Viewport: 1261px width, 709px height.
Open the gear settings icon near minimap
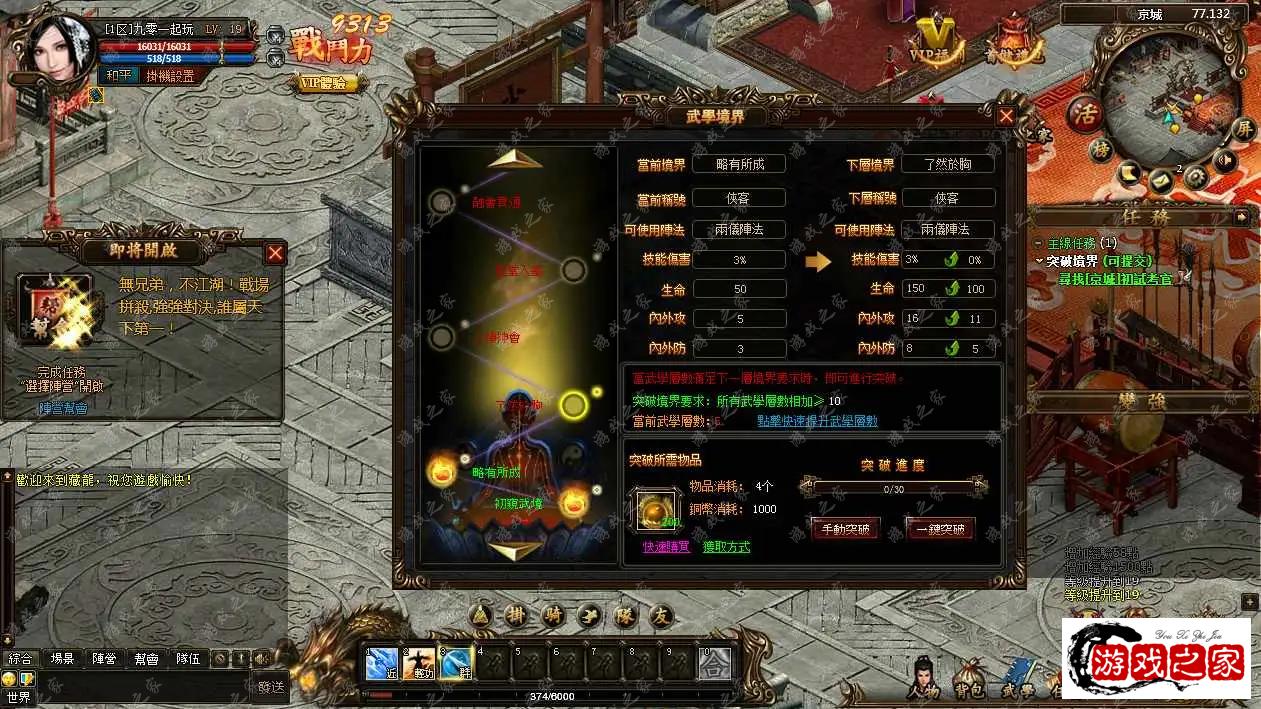click(x=1195, y=177)
